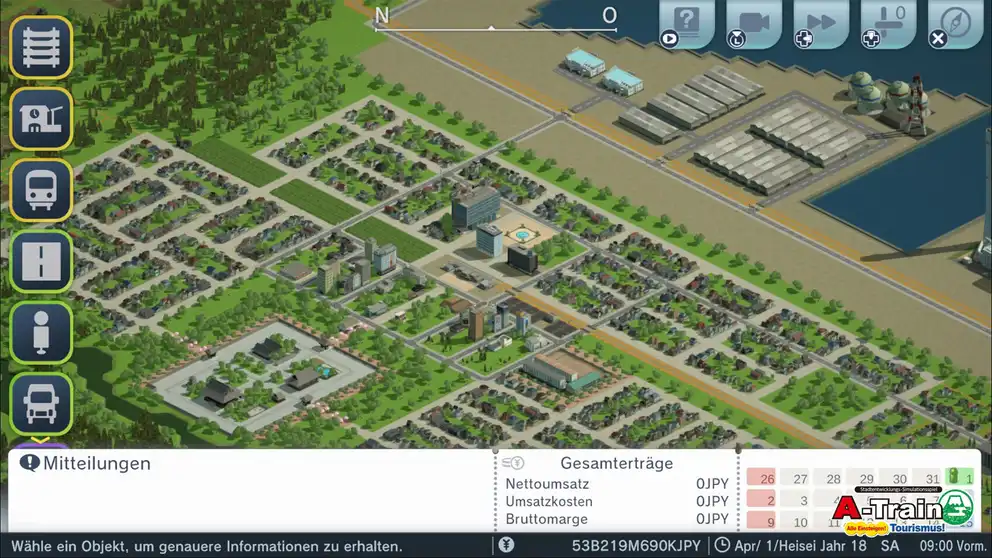
Task: Select the truck icon
Action: tap(41, 403)
